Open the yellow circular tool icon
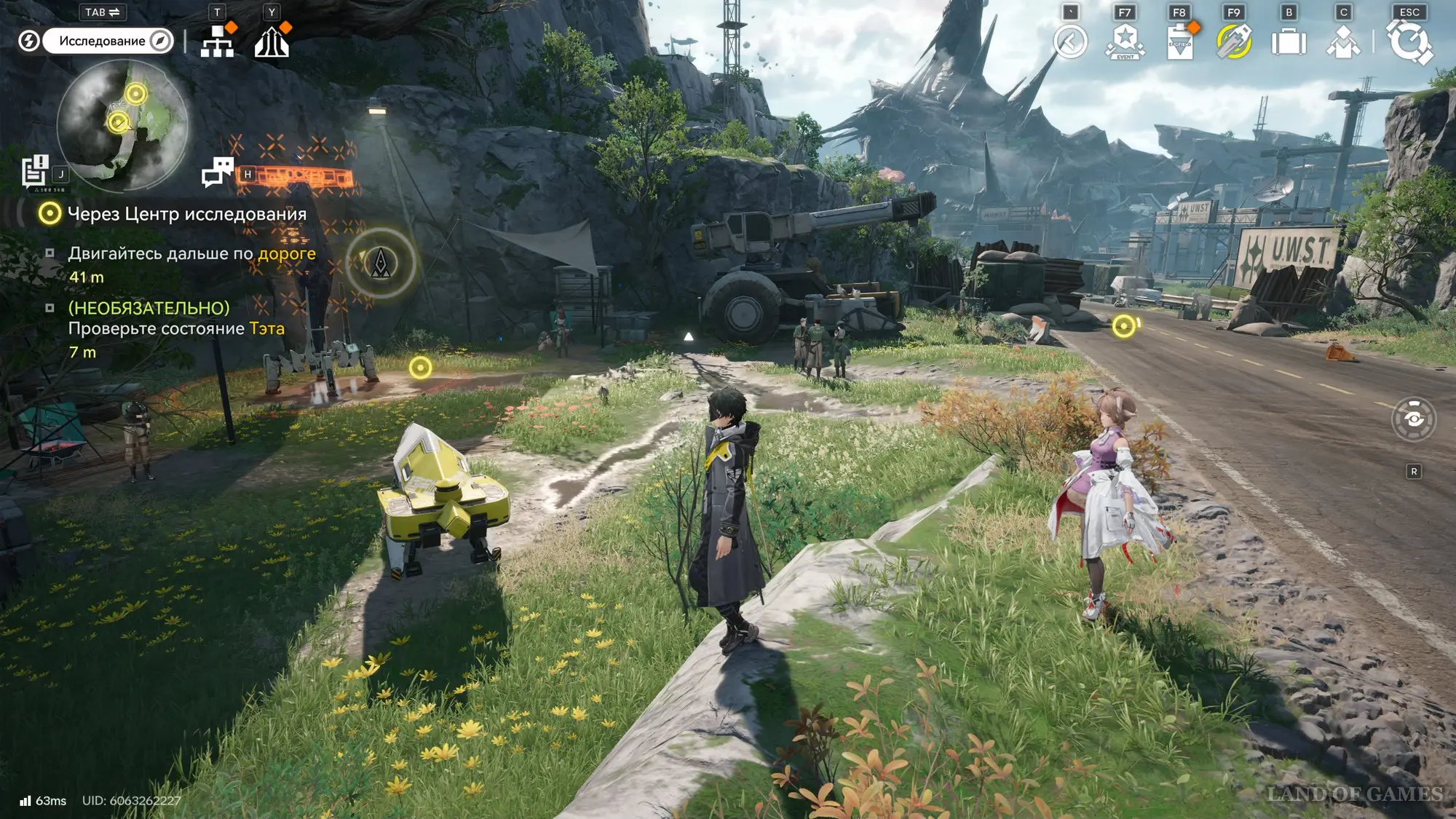1456x819 pixels. pos(1234,42)
